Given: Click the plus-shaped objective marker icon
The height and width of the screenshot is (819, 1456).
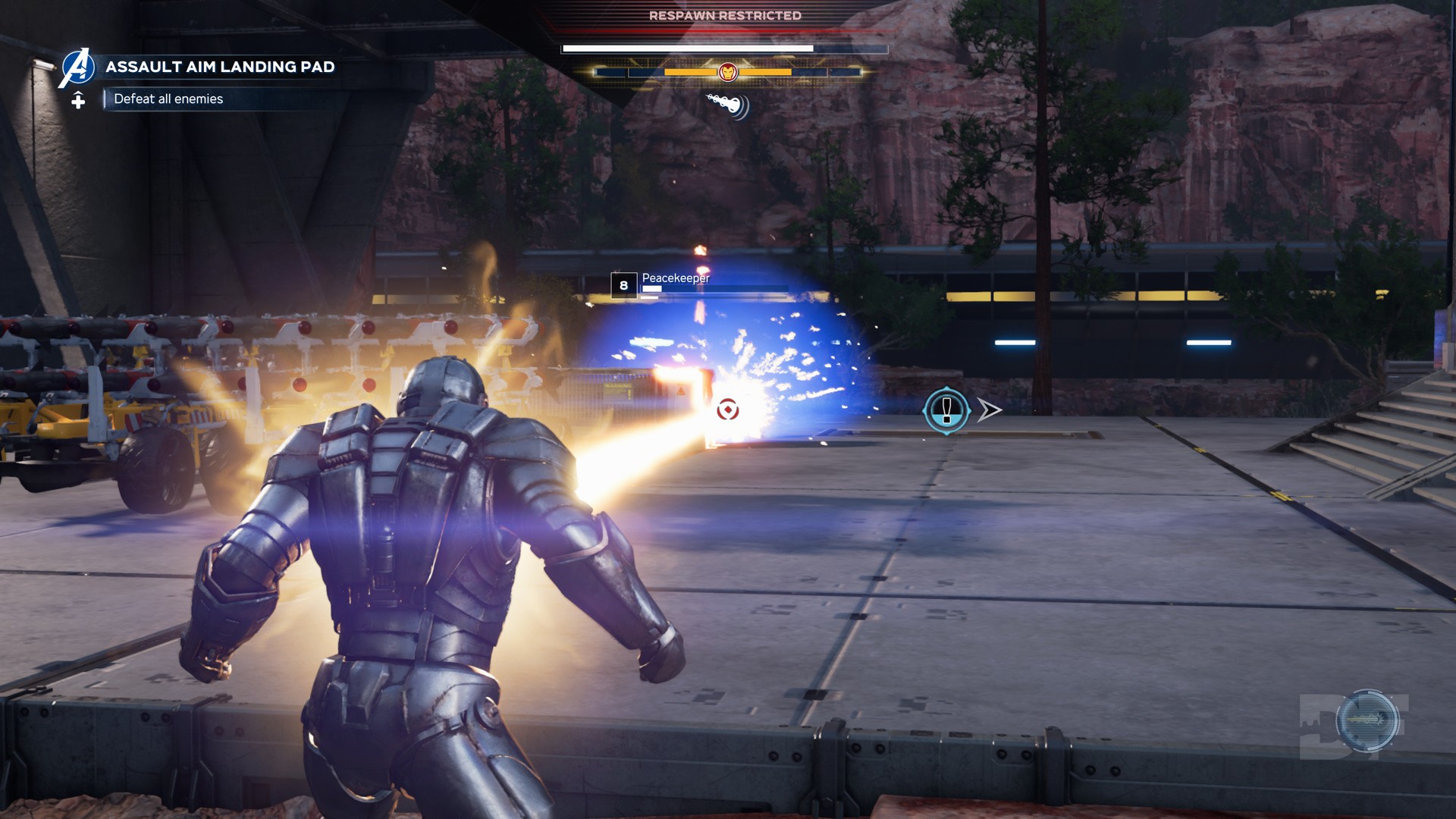Looking at the screenshot, I should [78, 100].
